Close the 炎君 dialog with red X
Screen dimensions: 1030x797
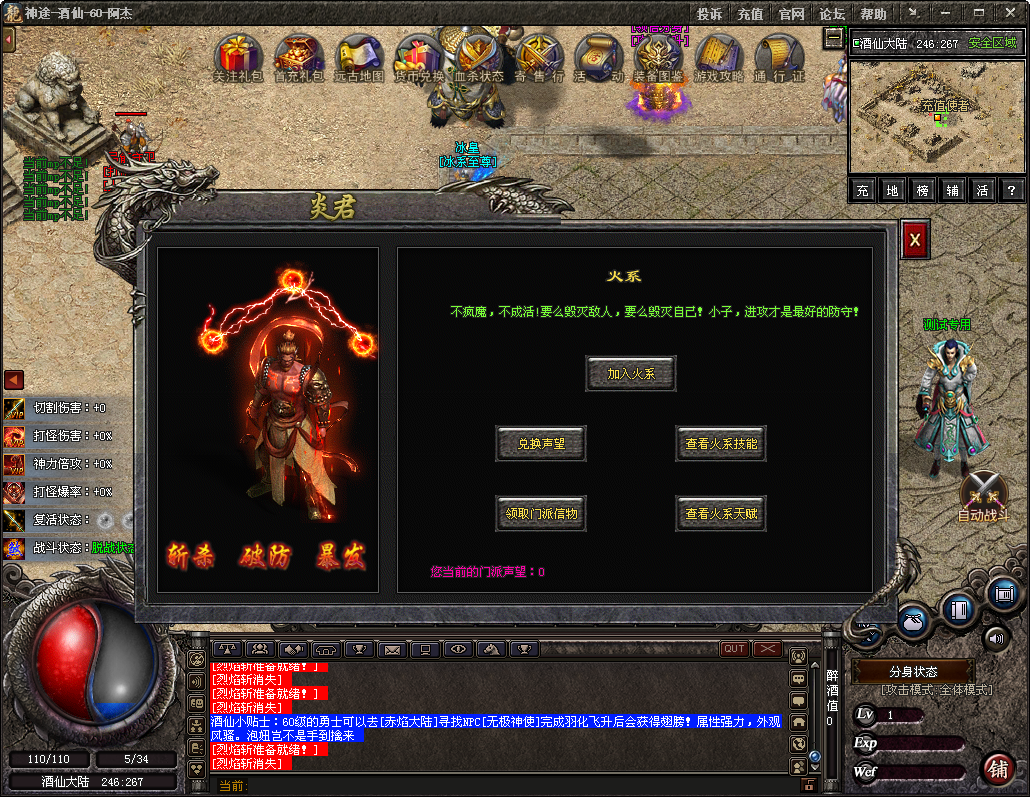point(913,241)
